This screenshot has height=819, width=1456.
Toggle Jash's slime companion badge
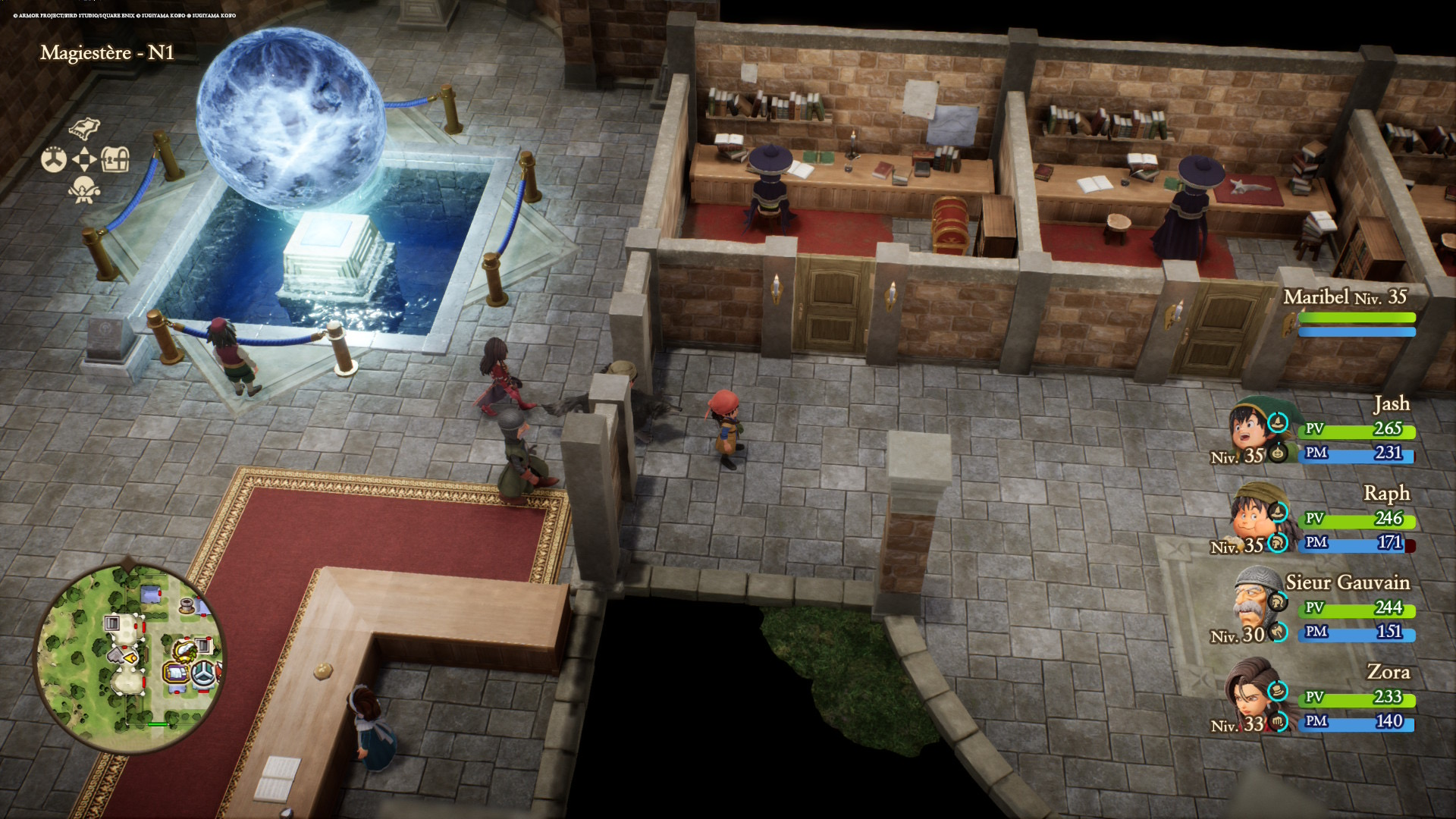pos(1278,453)
